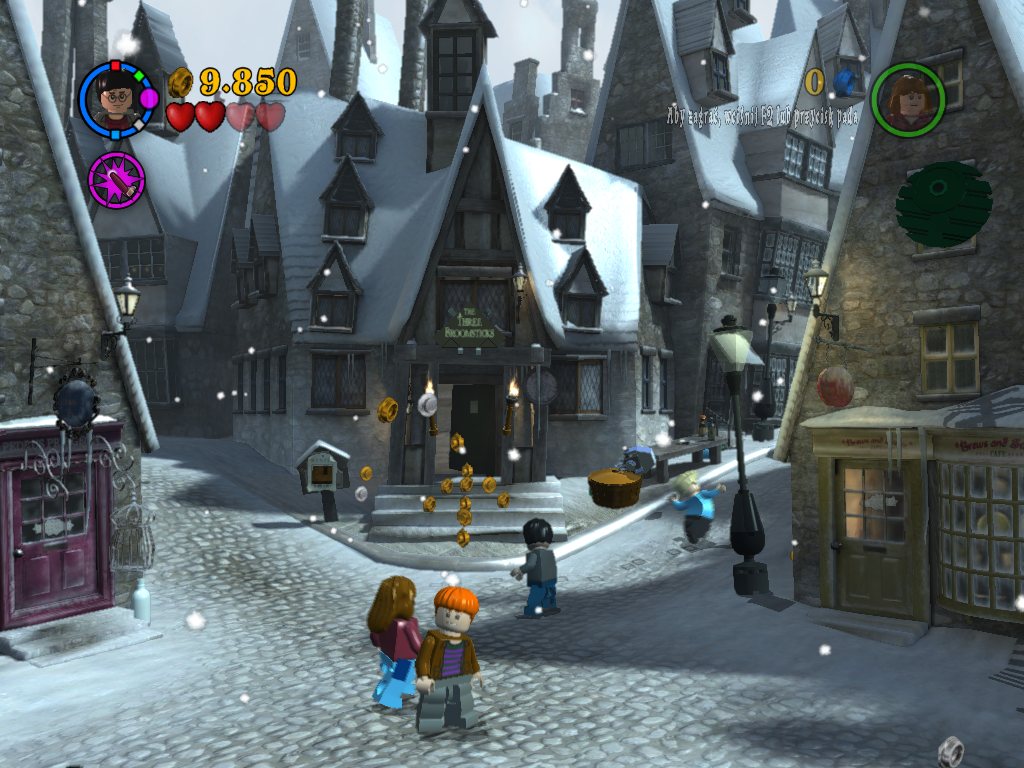Activate the purple wand spell icon
This screenshot has height=768, width=1024.
tap(117, 181)
